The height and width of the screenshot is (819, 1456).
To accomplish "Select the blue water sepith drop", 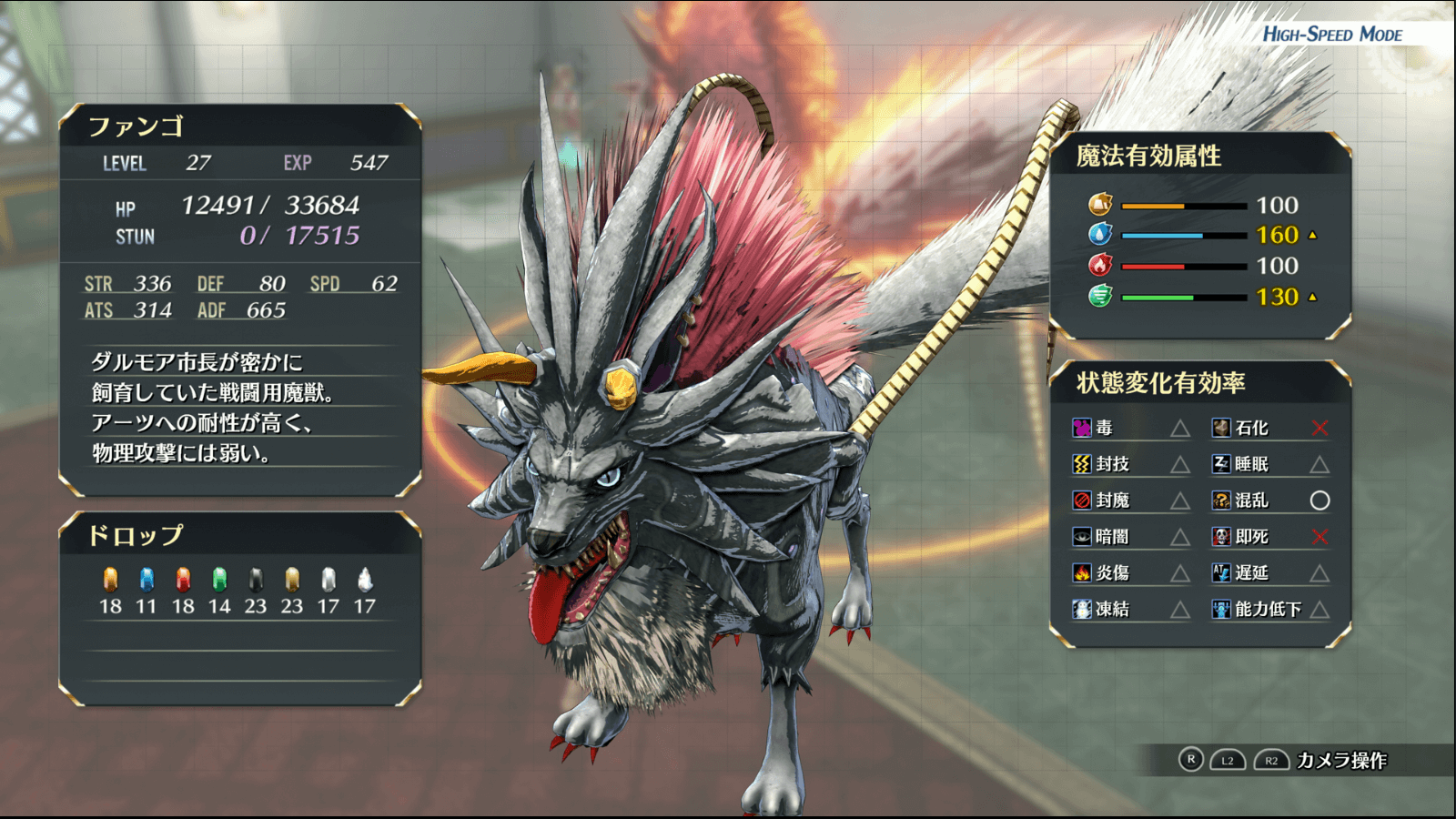I will [x=147, y=580].
